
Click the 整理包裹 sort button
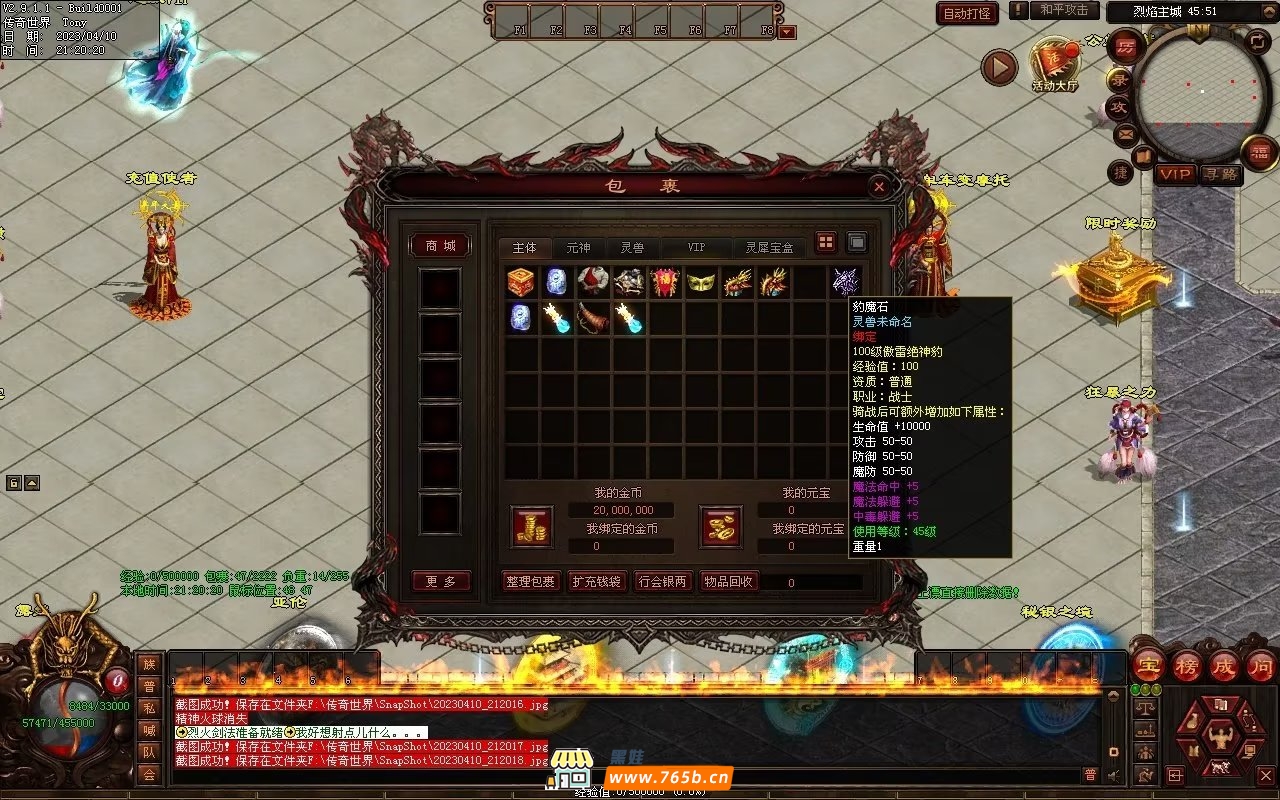tap(530, 581)
